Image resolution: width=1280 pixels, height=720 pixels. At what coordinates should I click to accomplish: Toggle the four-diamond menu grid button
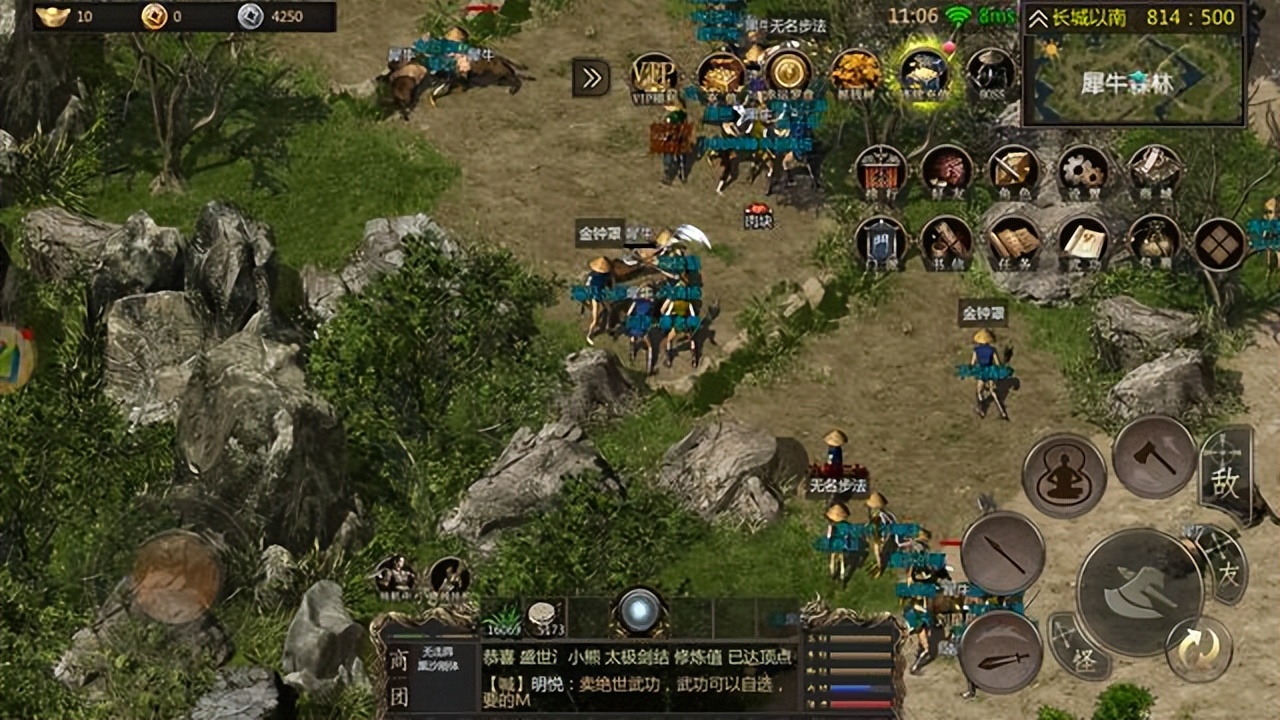click(1220, 243)
